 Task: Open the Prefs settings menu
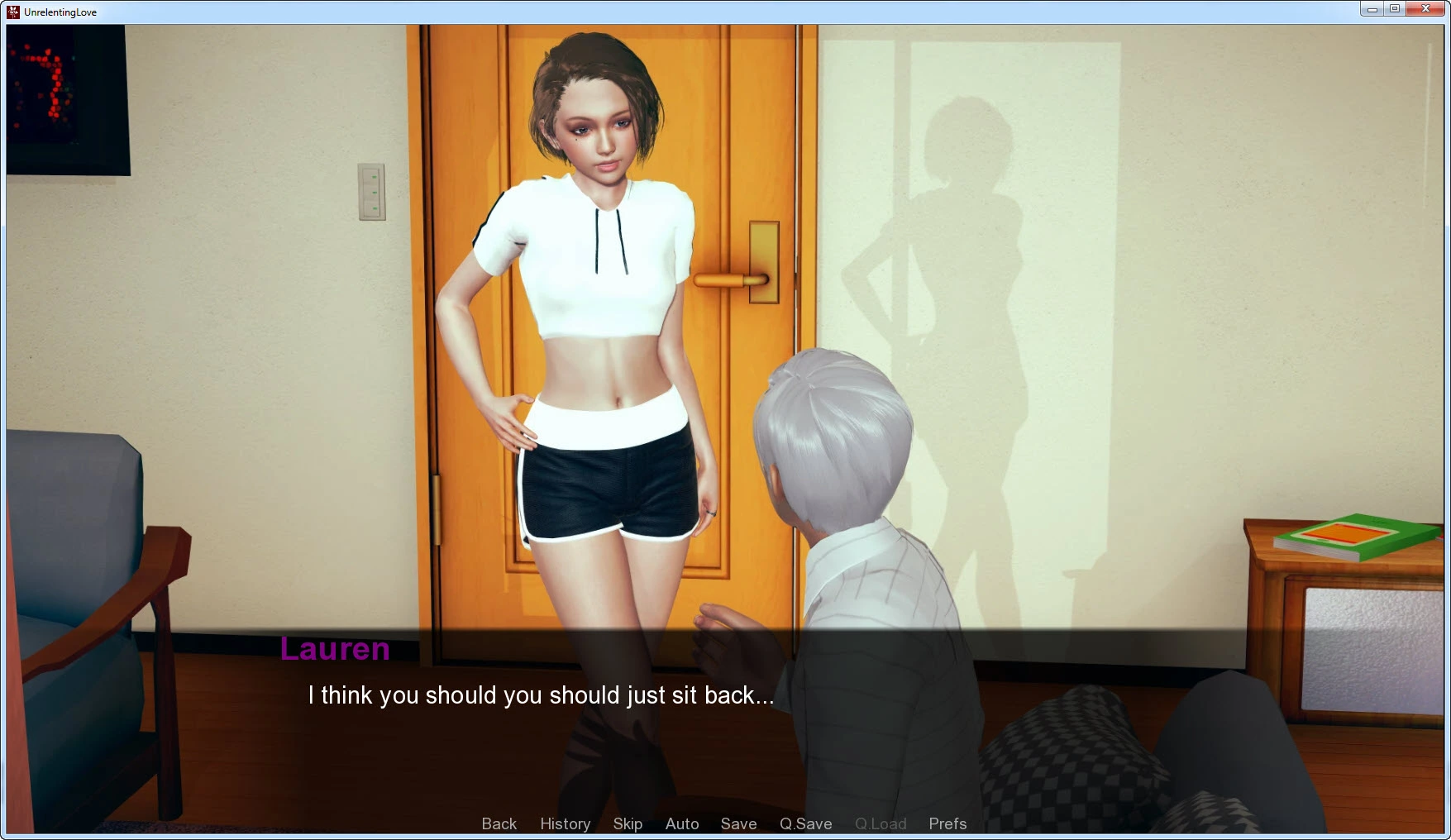pos(947,823)
